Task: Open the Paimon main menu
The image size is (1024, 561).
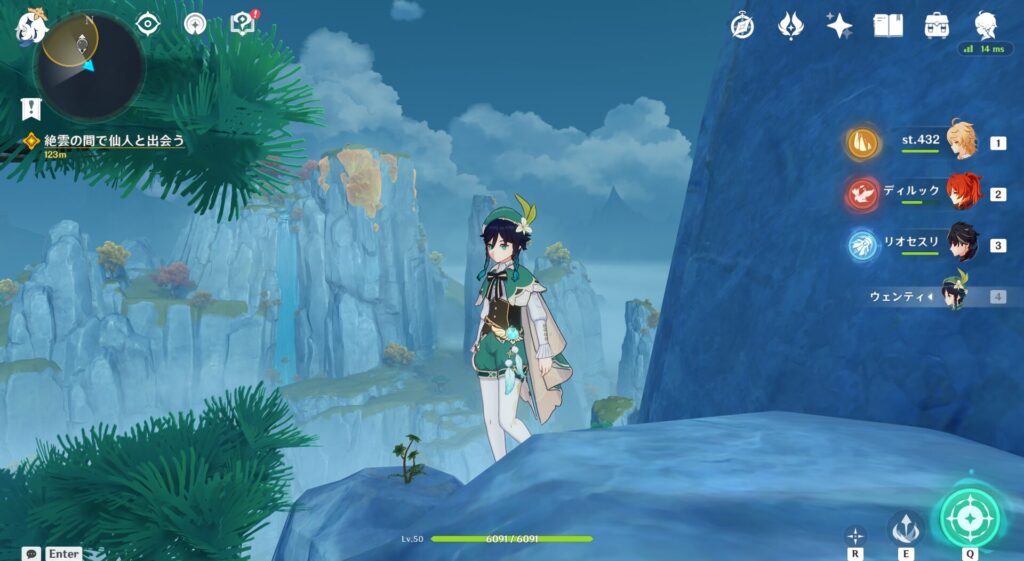Action: (30, 28)
